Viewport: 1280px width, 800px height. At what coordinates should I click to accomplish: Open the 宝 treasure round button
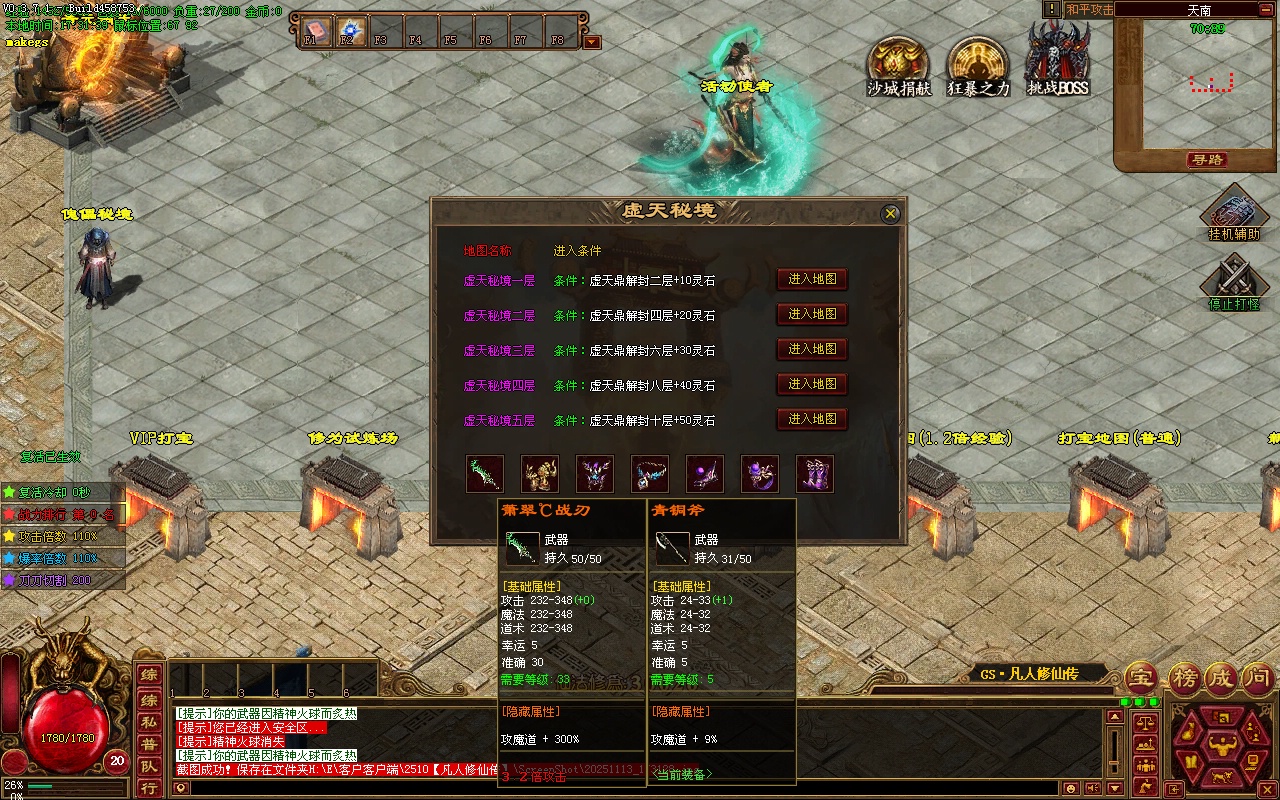click(x=1142, y=678)
